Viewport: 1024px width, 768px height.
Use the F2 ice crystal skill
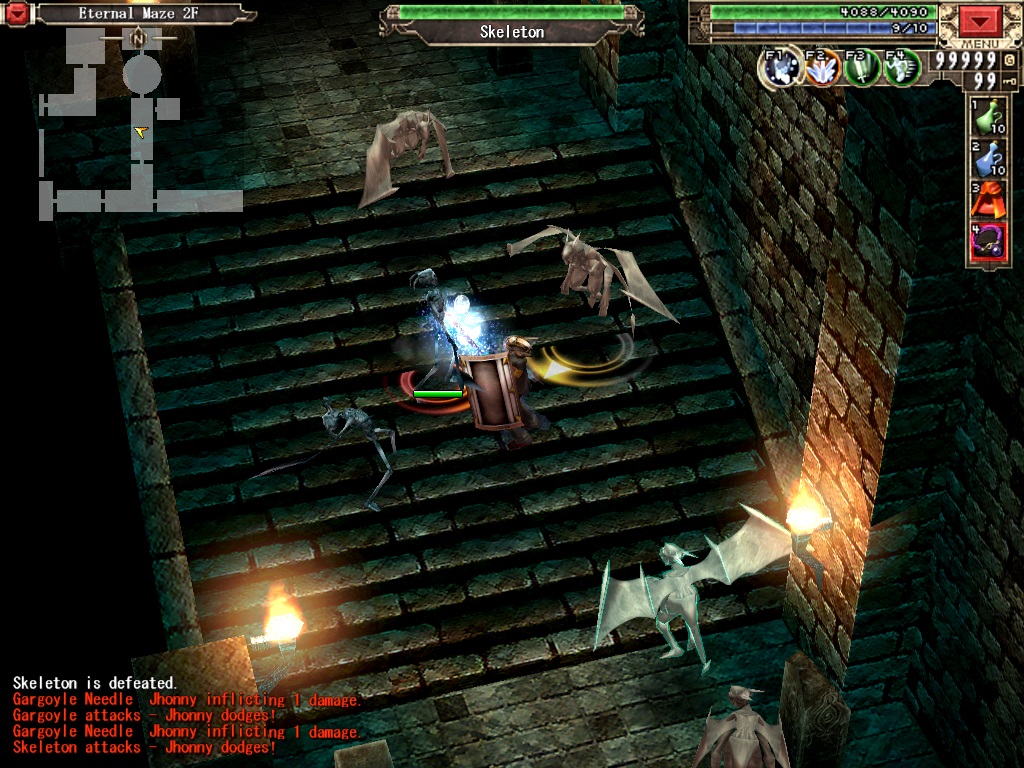tap(821, 68)
